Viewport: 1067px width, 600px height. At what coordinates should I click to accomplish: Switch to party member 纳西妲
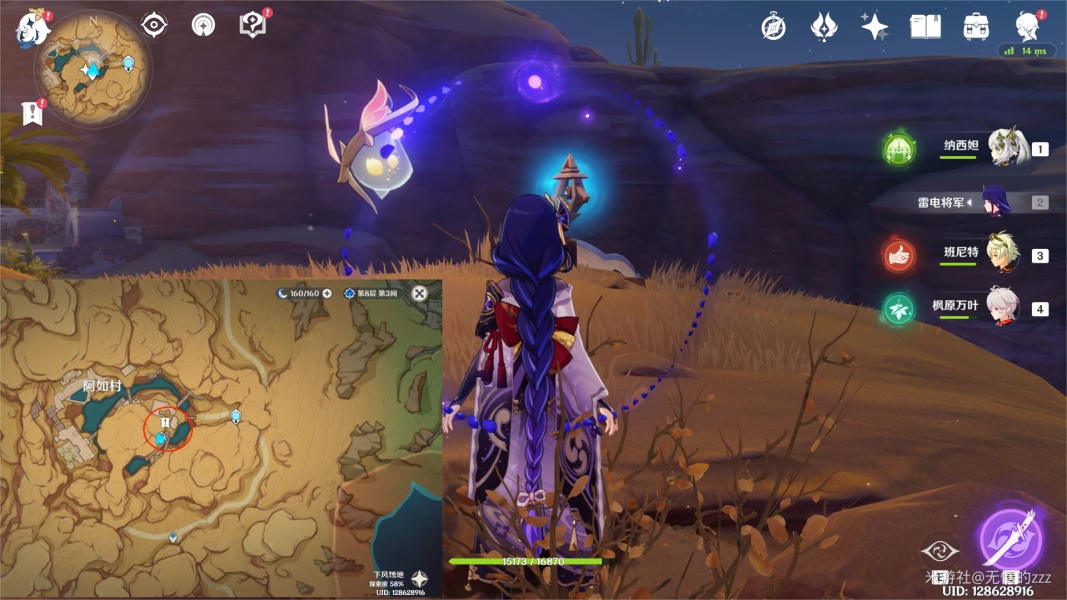pos(1006,147)
